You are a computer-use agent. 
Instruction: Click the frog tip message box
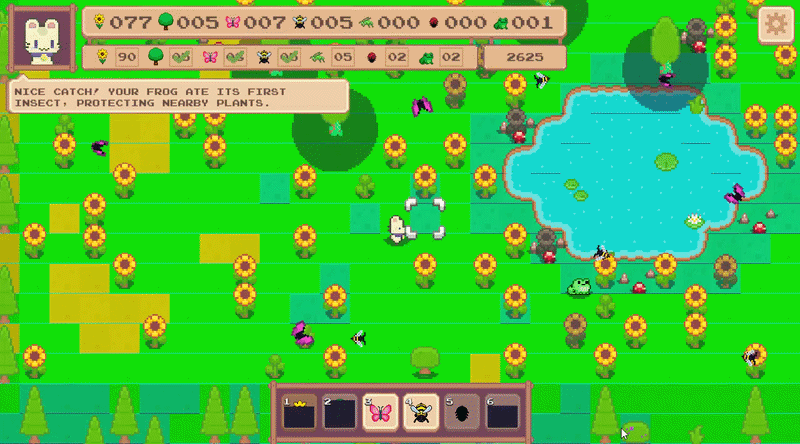(178, 97)
